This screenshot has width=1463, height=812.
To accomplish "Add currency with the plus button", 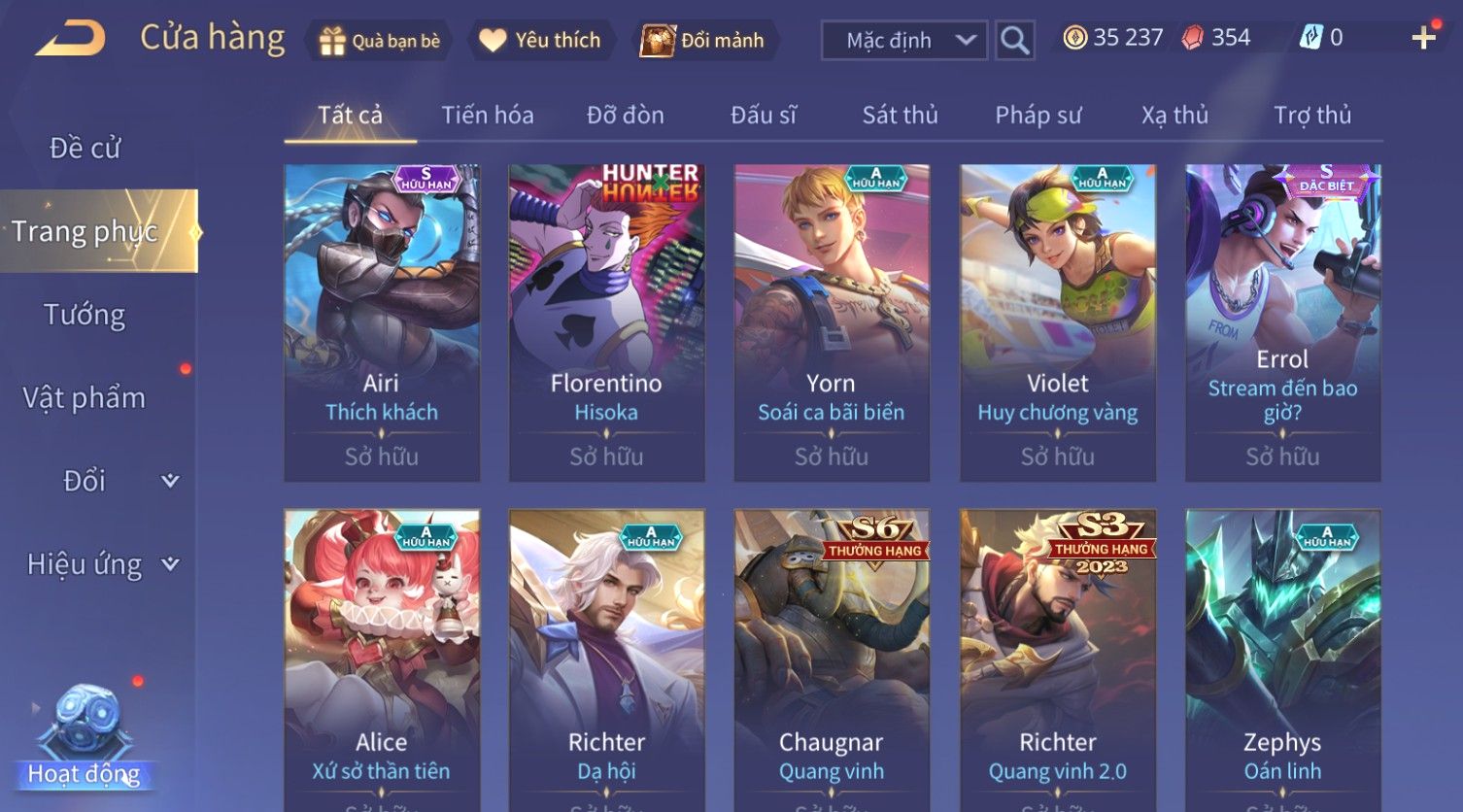I will pos(1423,38).
